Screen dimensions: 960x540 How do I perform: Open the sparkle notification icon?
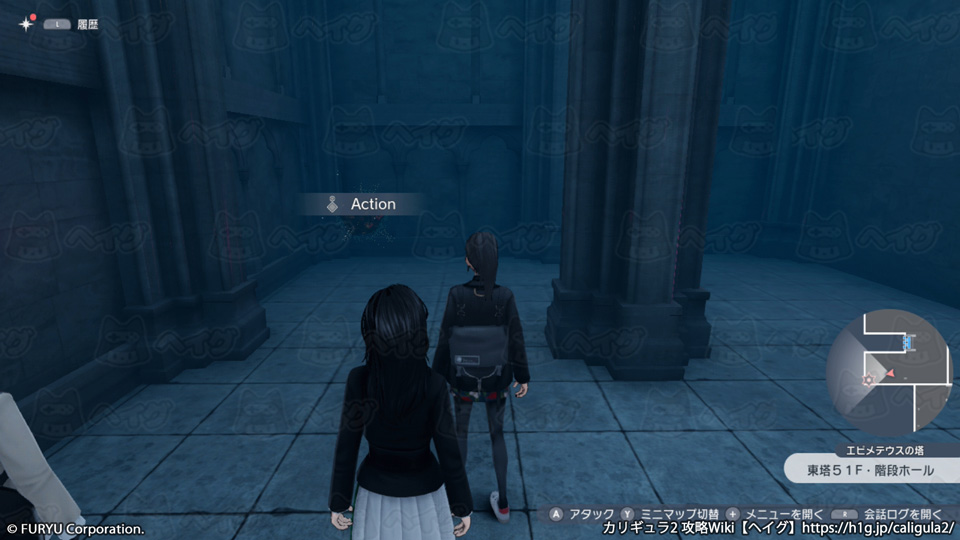pyautogui.click(x=25, y=24)
